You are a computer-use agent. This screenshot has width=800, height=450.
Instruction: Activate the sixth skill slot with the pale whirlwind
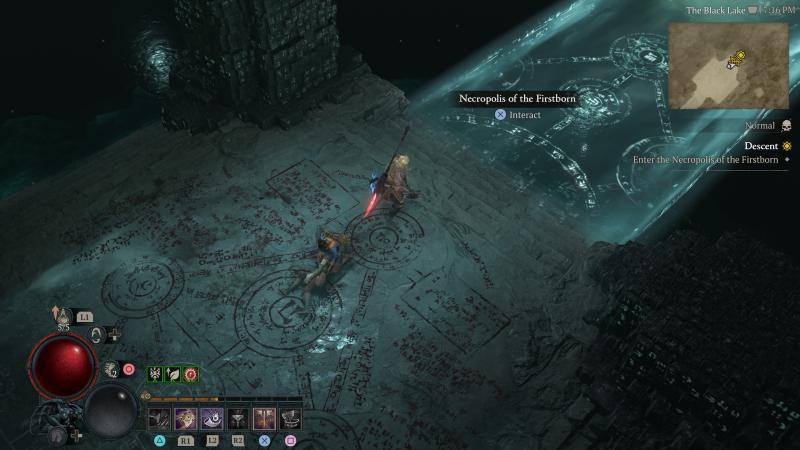[290, 418]
